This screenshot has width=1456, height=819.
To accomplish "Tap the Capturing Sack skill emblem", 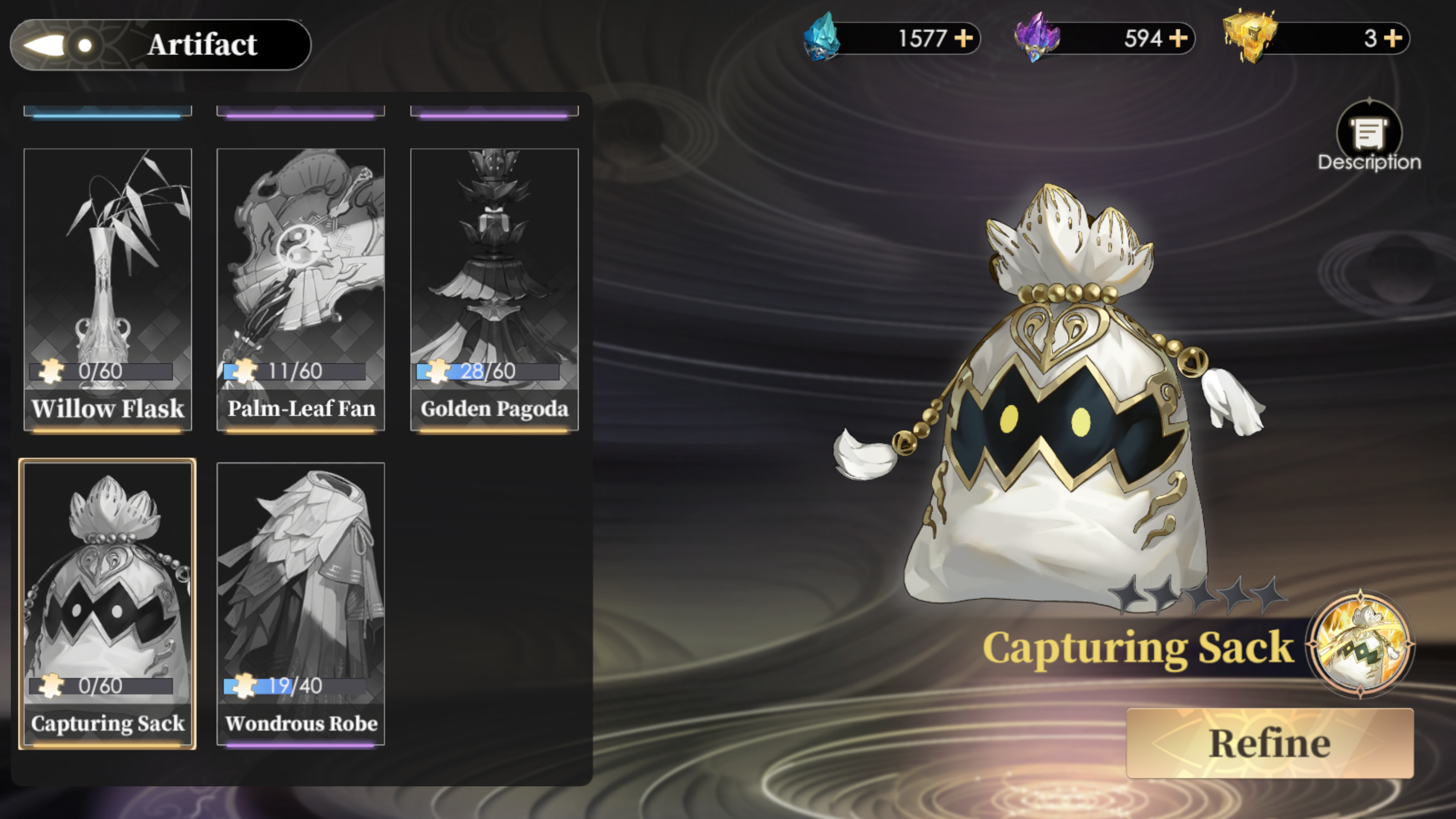I will [1360, 644].
